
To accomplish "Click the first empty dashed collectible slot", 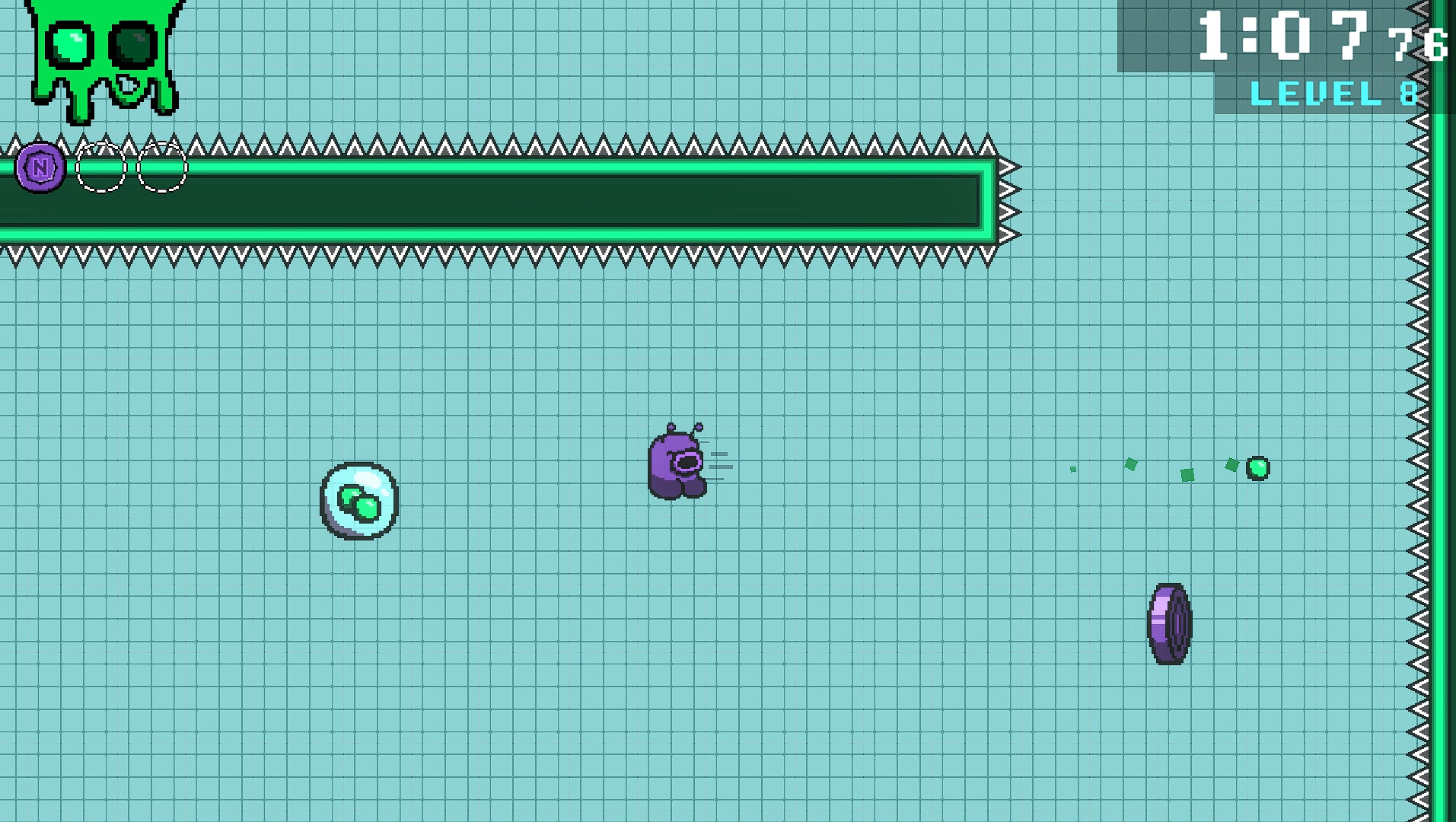I will click(100, 166).
